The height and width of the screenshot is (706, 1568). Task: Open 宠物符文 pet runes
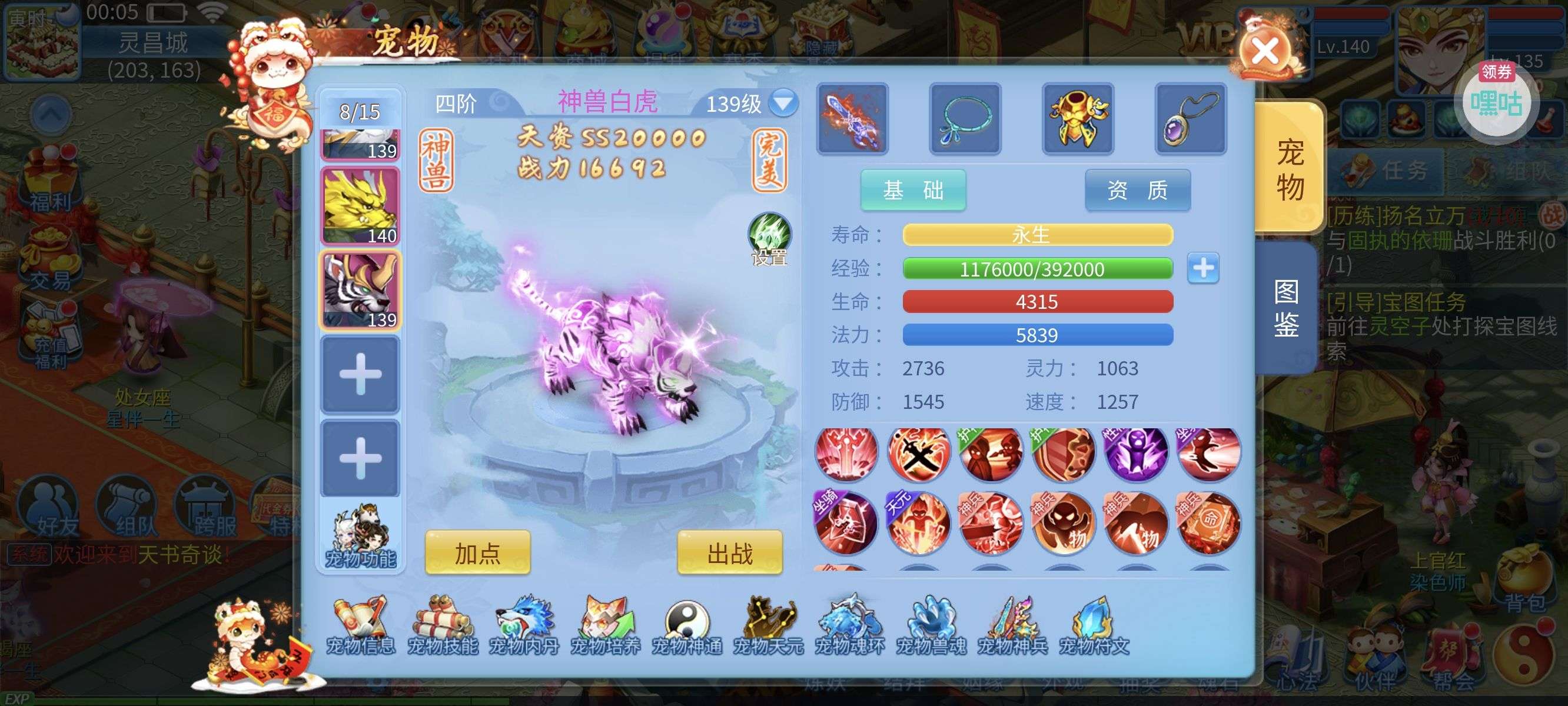pyautogui.click(x=1094, y=626)
